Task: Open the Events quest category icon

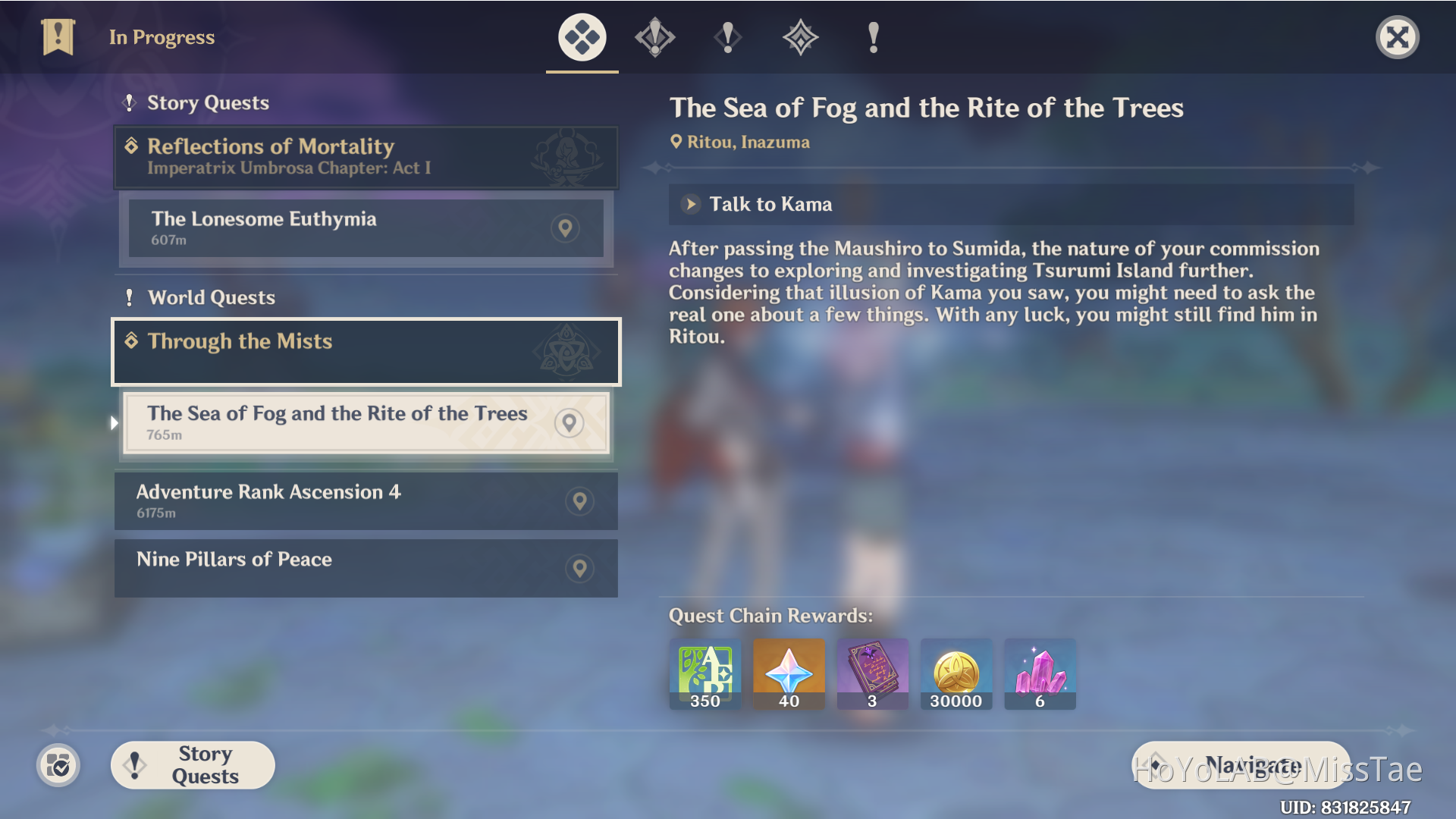Action: [800, 37]
